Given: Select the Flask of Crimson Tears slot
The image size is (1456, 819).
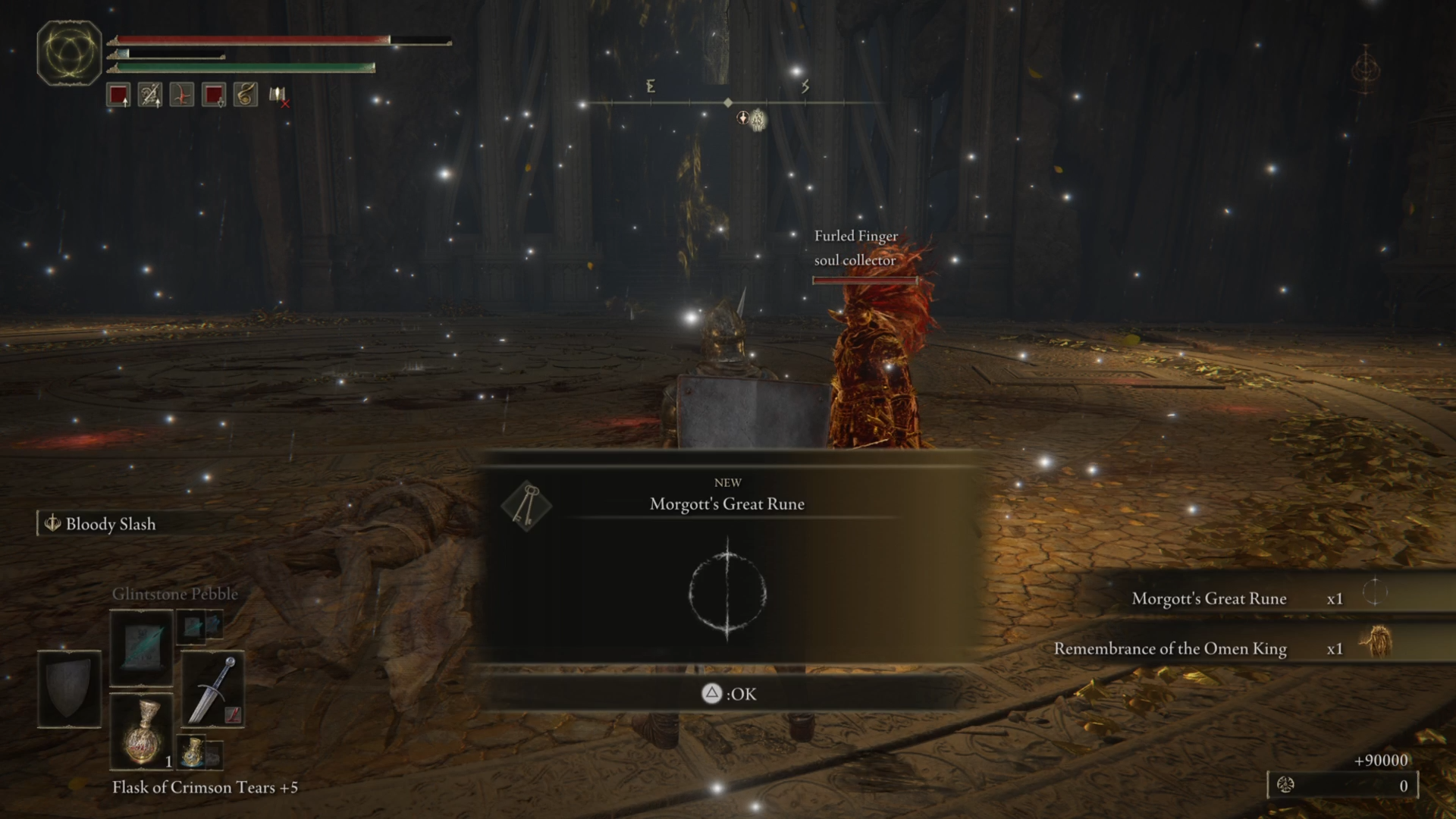Looking at the screenshot, I should click(142, 732).
